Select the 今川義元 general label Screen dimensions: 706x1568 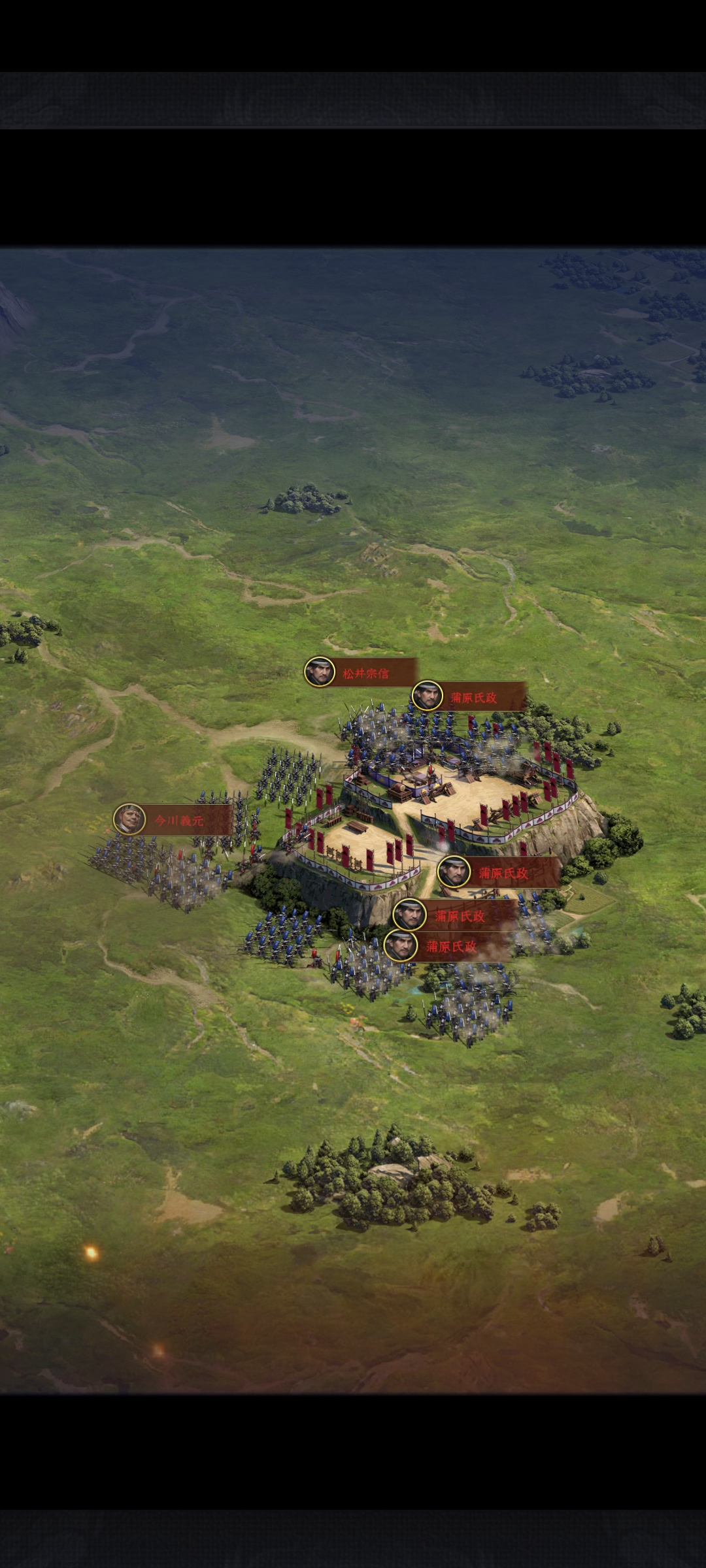pyautogui.click(x=174, y=821)
